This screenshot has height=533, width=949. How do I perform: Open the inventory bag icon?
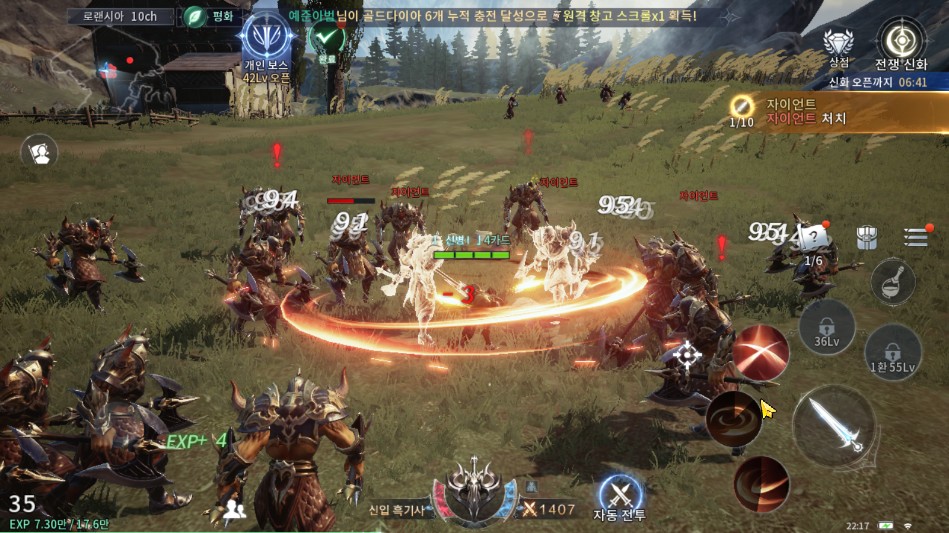click(x=867, y=237)
